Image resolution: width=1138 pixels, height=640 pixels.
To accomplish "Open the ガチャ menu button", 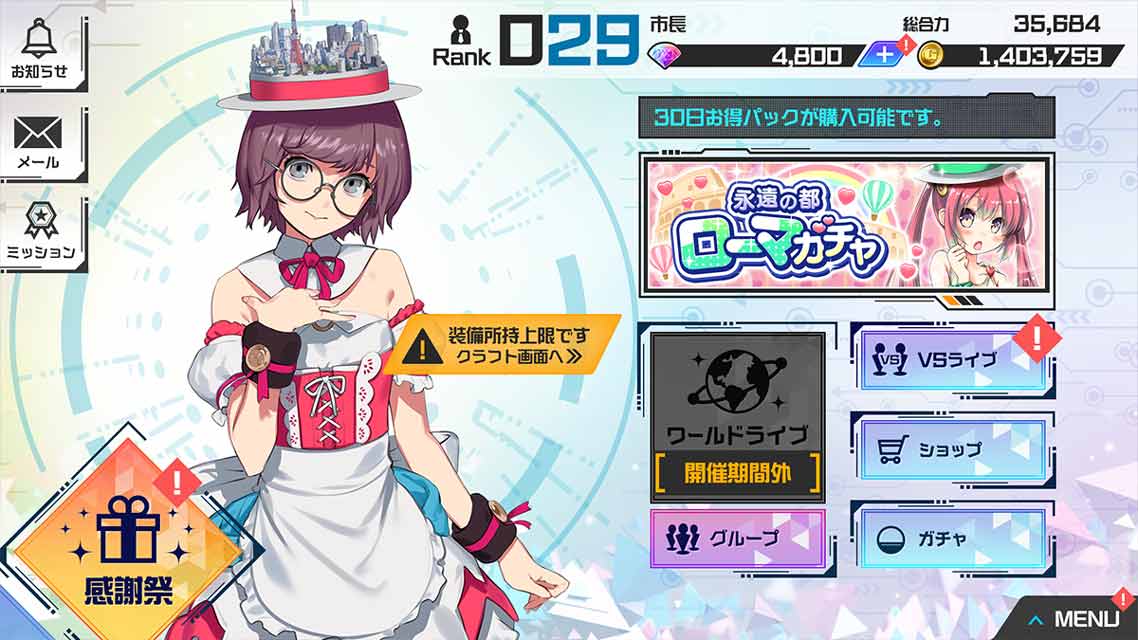I will (x=951, y=538).
